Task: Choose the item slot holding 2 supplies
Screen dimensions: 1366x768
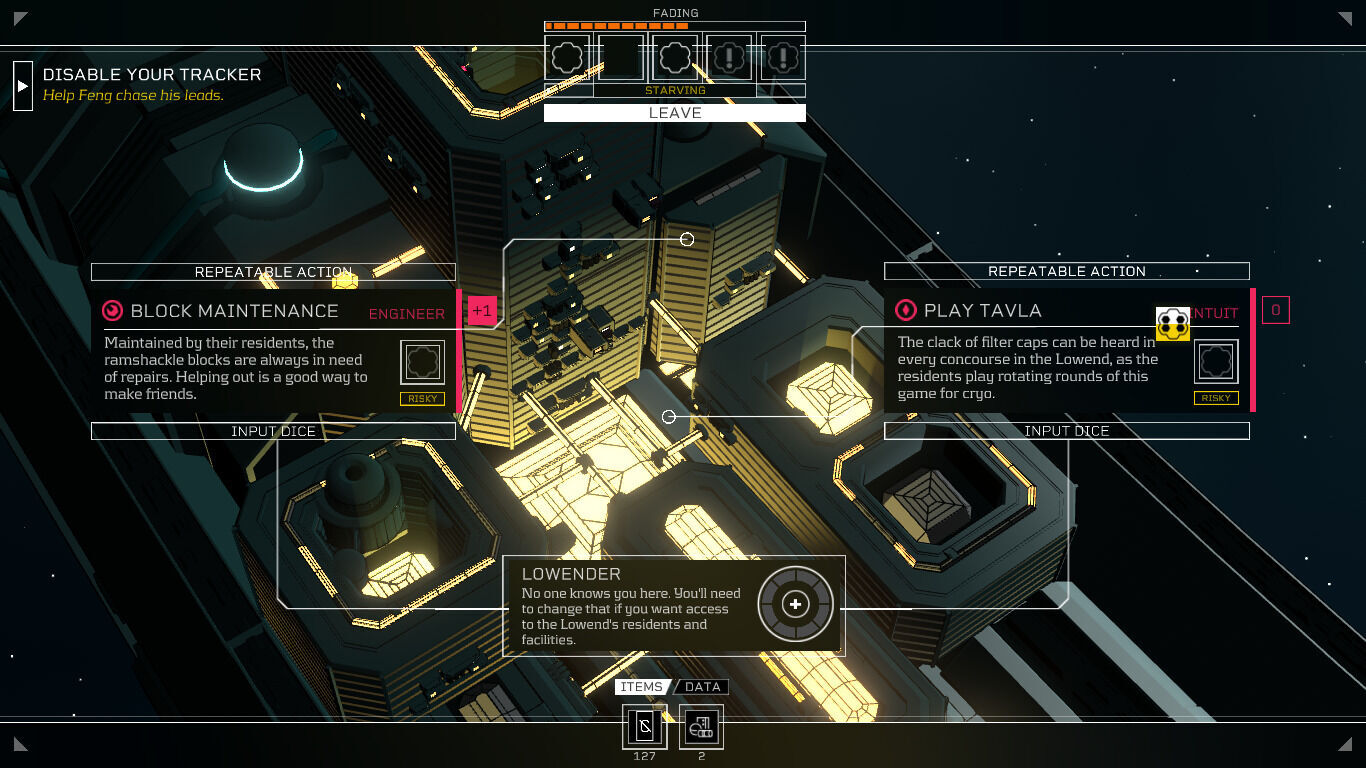Action: coord(701,726)
